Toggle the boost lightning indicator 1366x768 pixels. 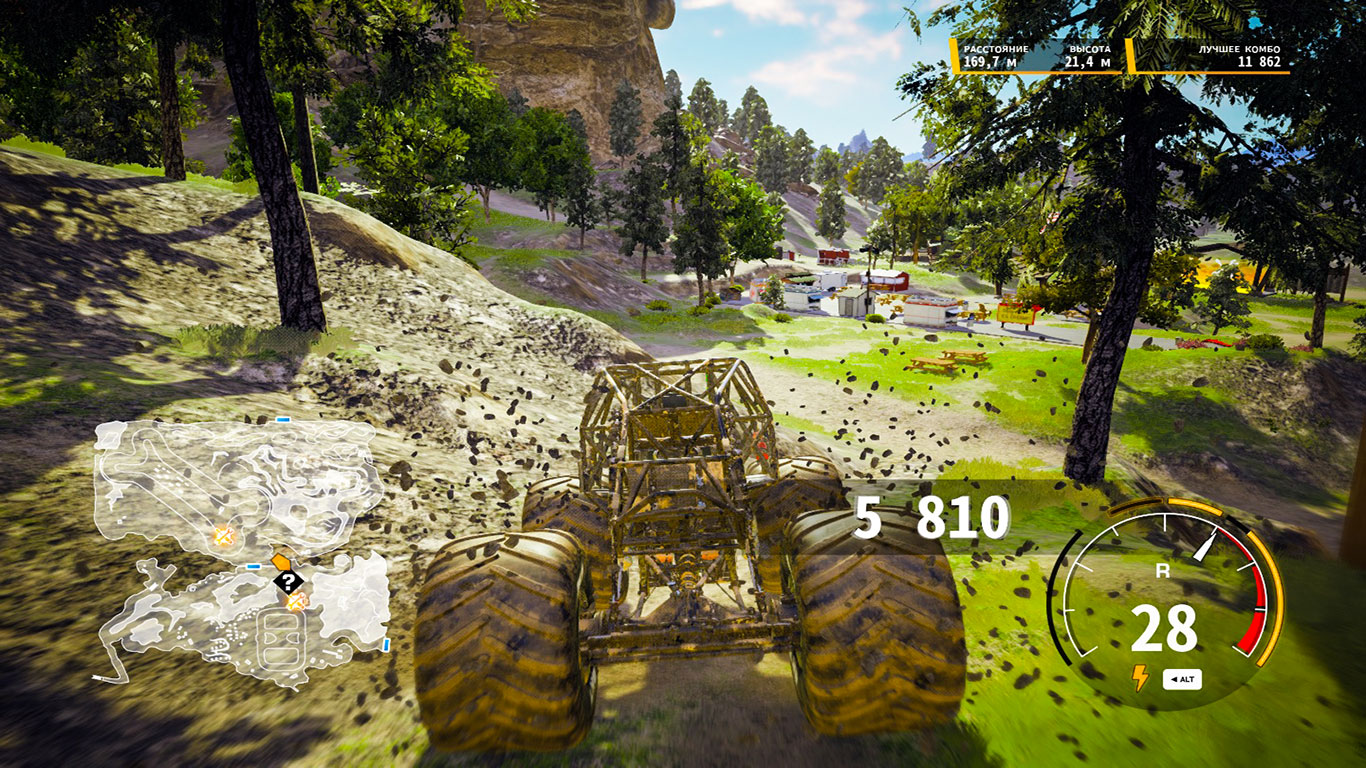(1139, 678)
